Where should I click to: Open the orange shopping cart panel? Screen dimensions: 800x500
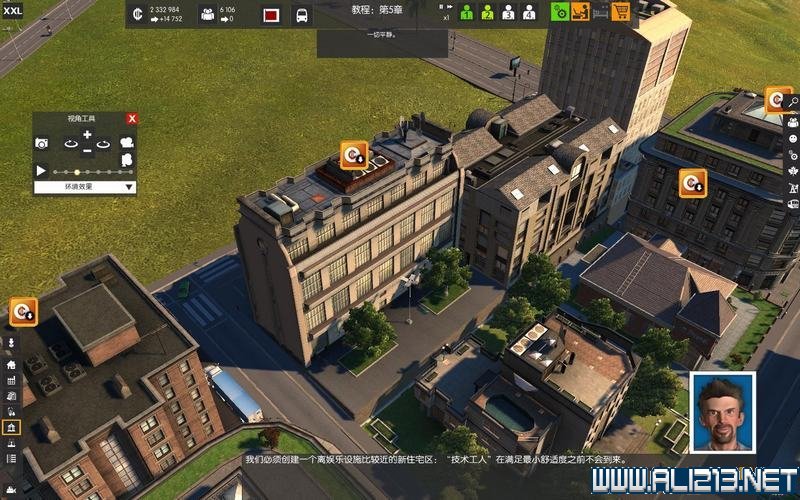[x=621, y=13]
